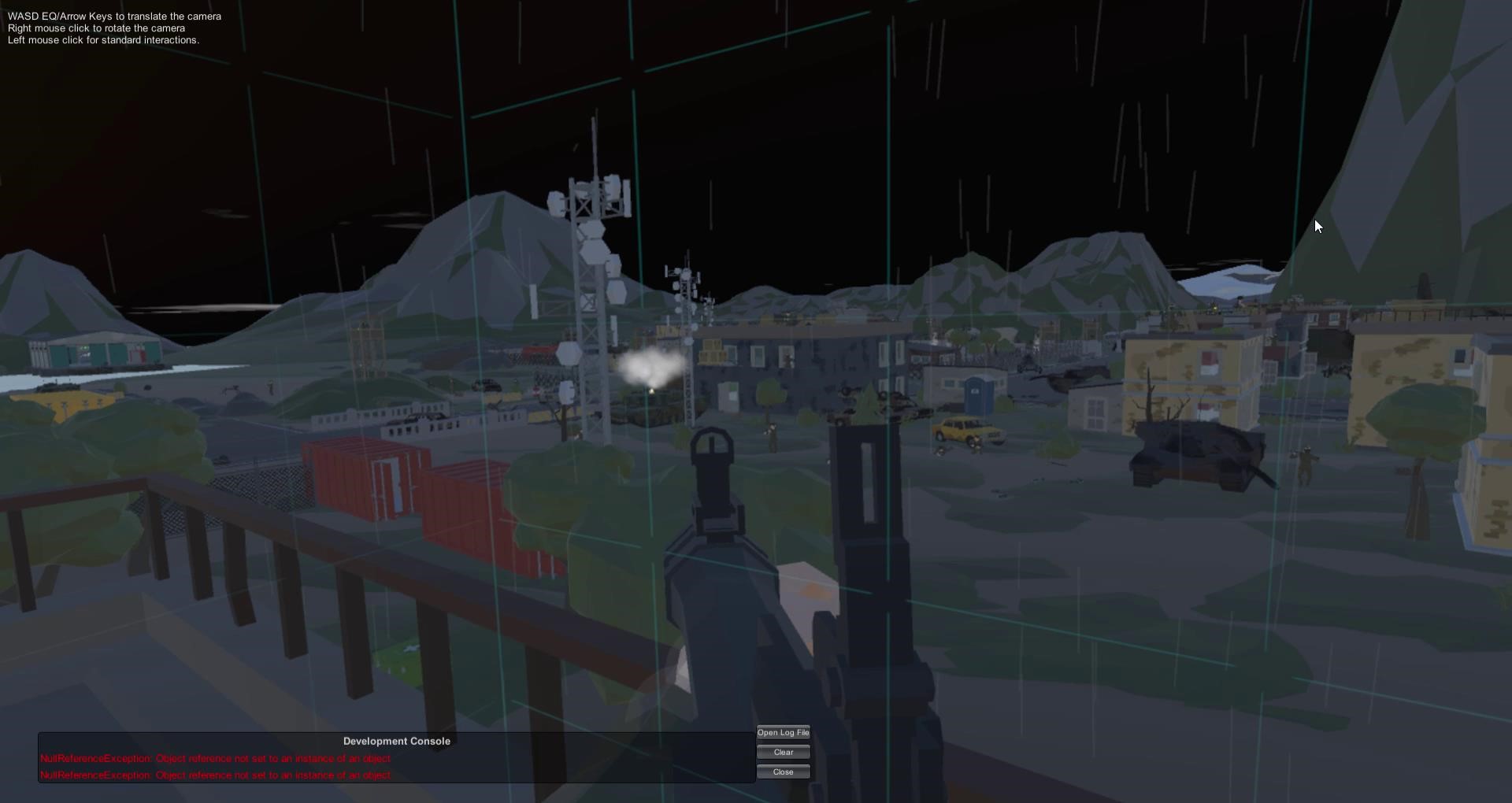Close the Development Console
This screenshot has height=803, width=1512.
pos(783,772)
